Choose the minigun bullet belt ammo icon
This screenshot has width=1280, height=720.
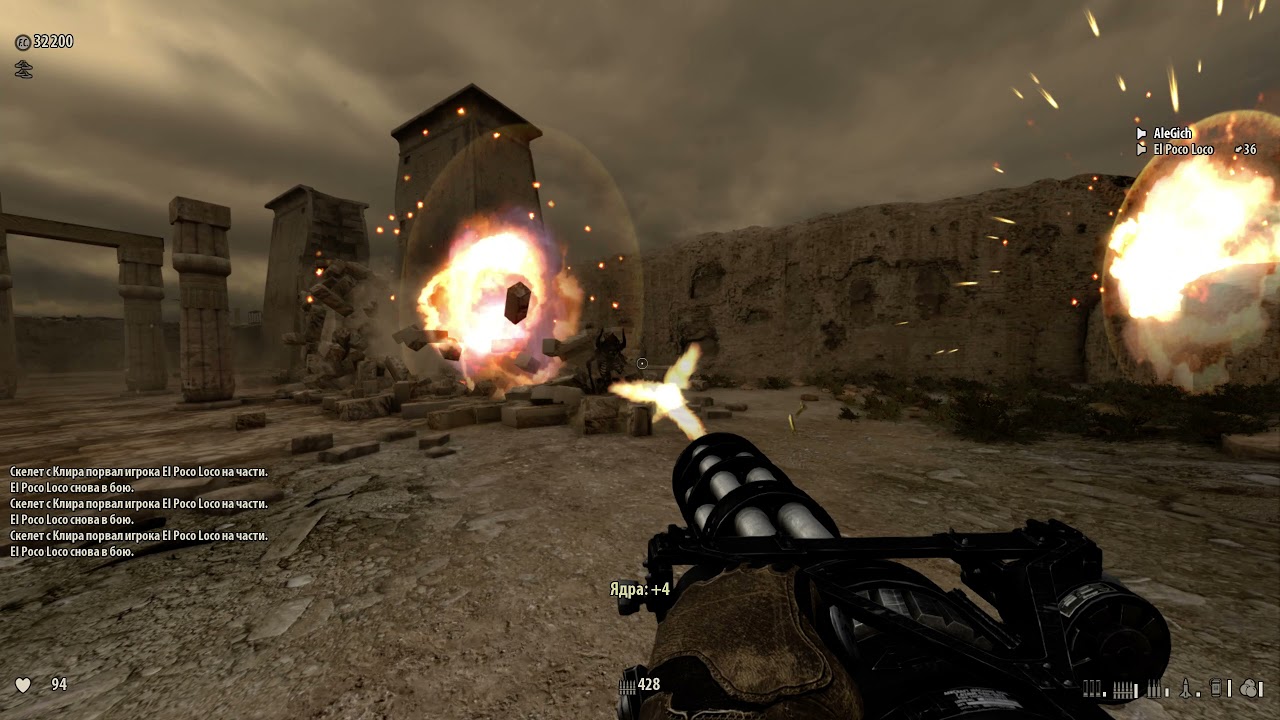click(x=1125, y=688)
